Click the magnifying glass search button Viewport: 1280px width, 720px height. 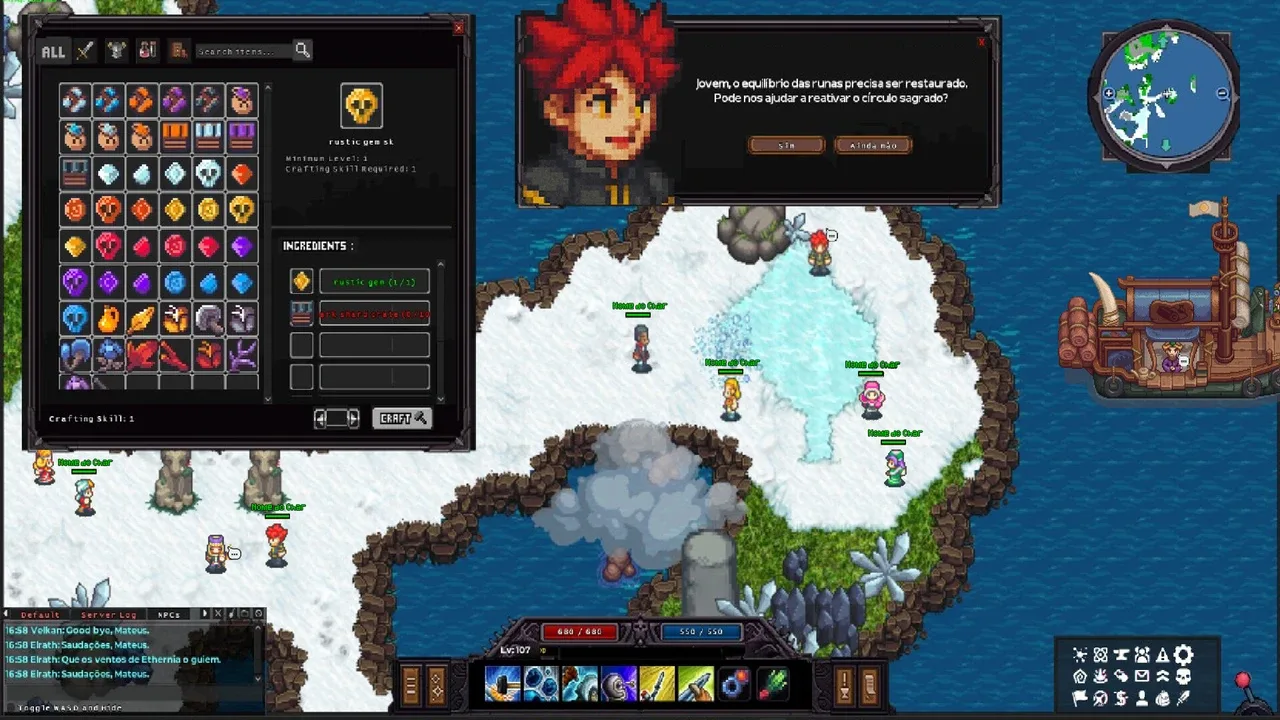point(302,50)
